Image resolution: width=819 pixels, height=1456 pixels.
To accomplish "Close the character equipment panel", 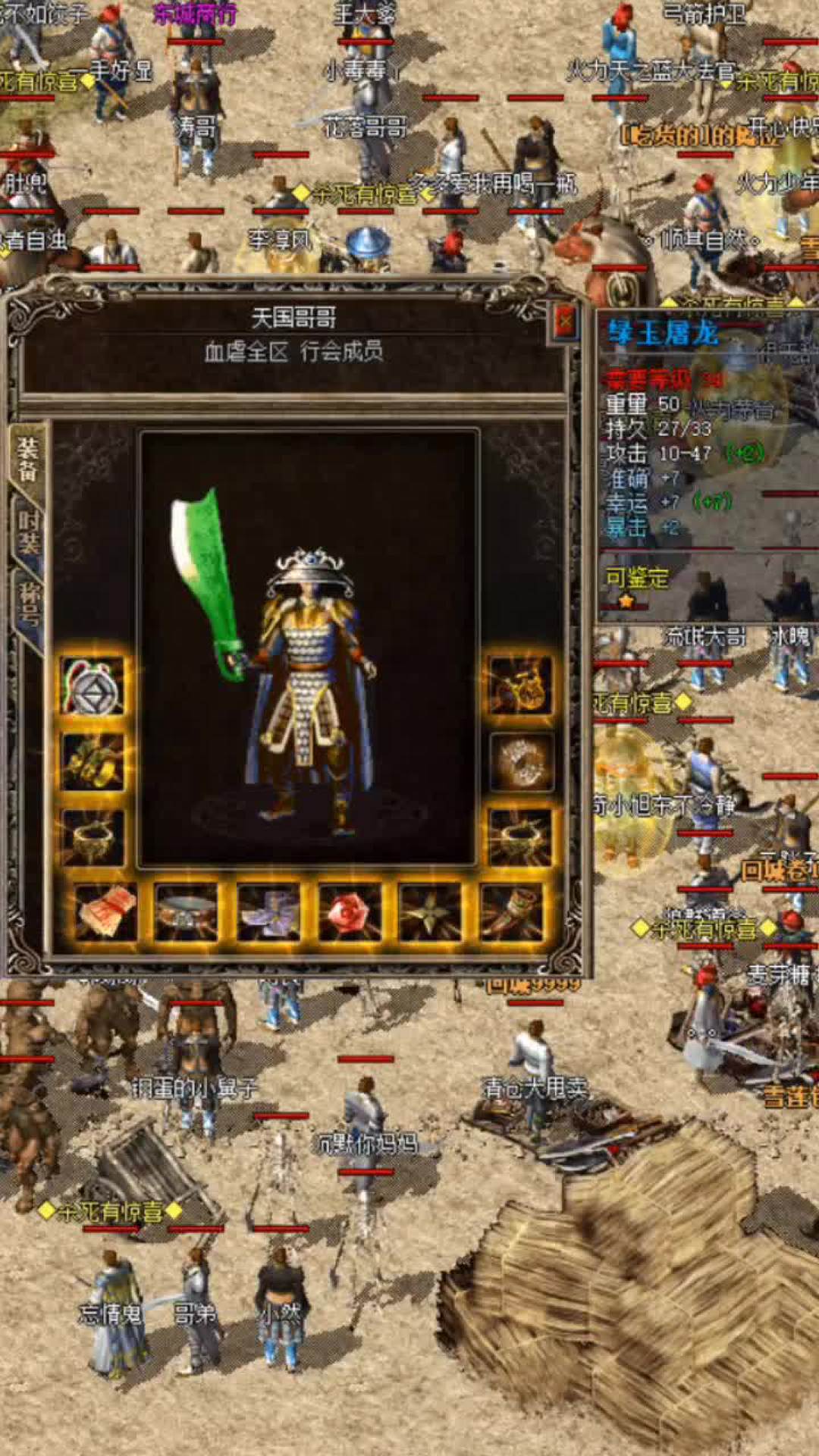I will 565,322.
